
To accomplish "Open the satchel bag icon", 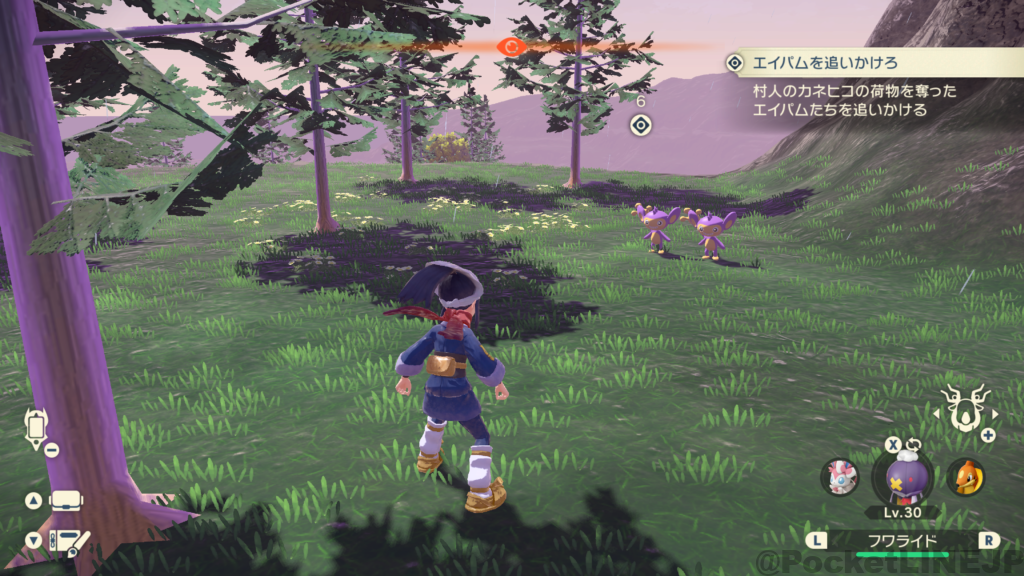I will click(66, 501).
